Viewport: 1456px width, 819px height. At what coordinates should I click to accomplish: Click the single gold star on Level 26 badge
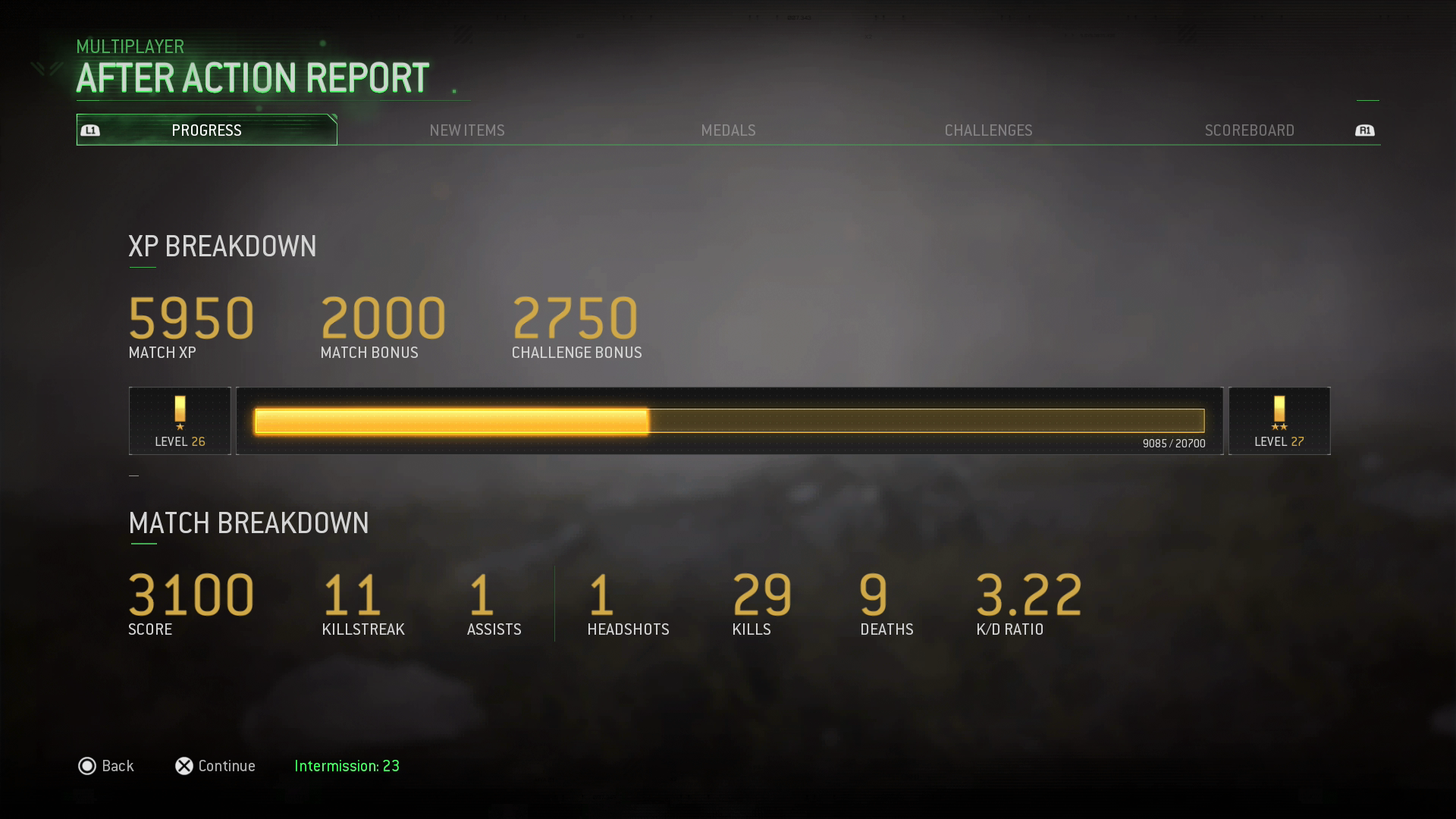pyautogui.click(x=180, y=428)
